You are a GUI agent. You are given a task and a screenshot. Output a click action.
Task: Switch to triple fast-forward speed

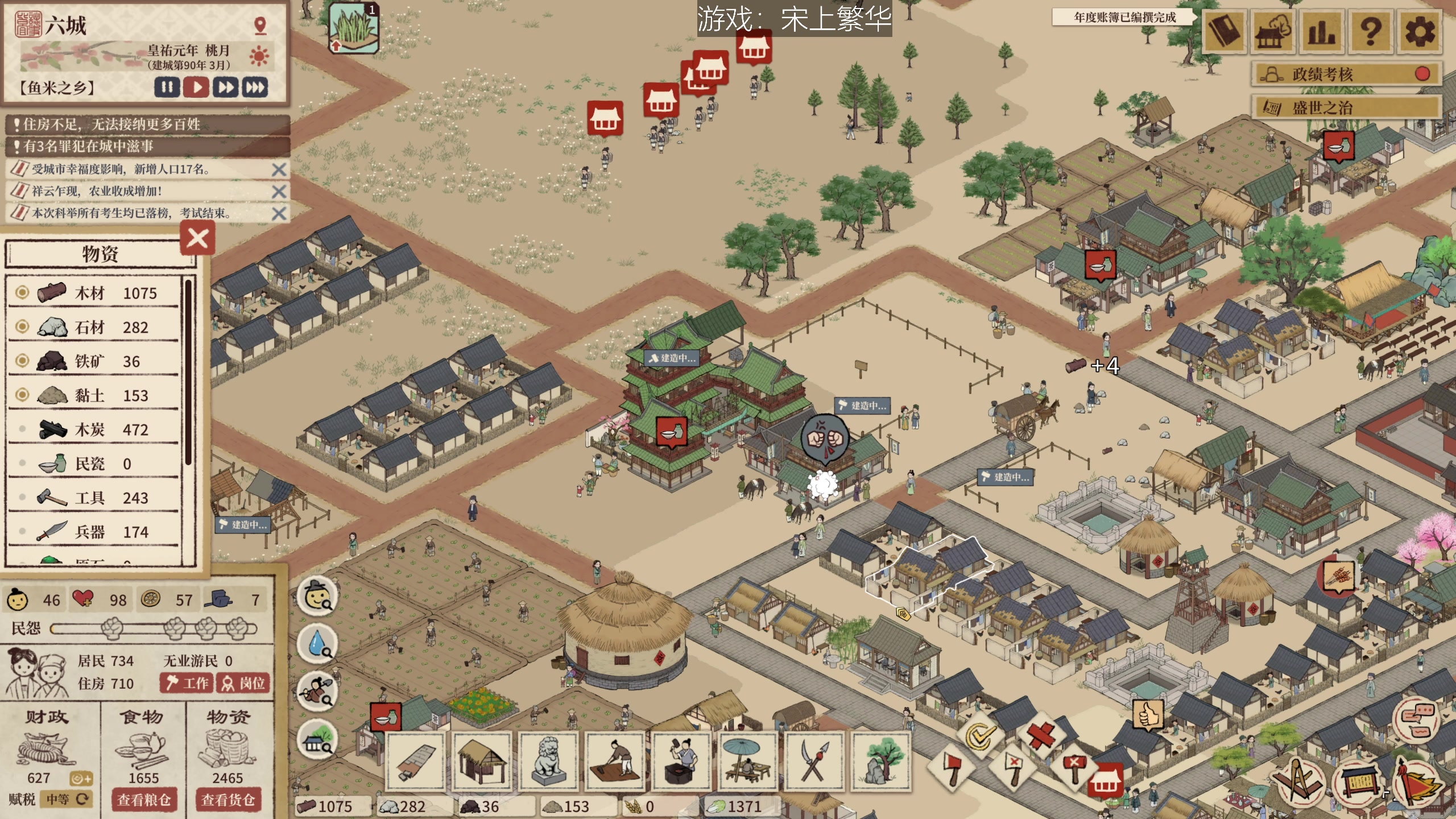pyautogui.click(x=255, y=87)
